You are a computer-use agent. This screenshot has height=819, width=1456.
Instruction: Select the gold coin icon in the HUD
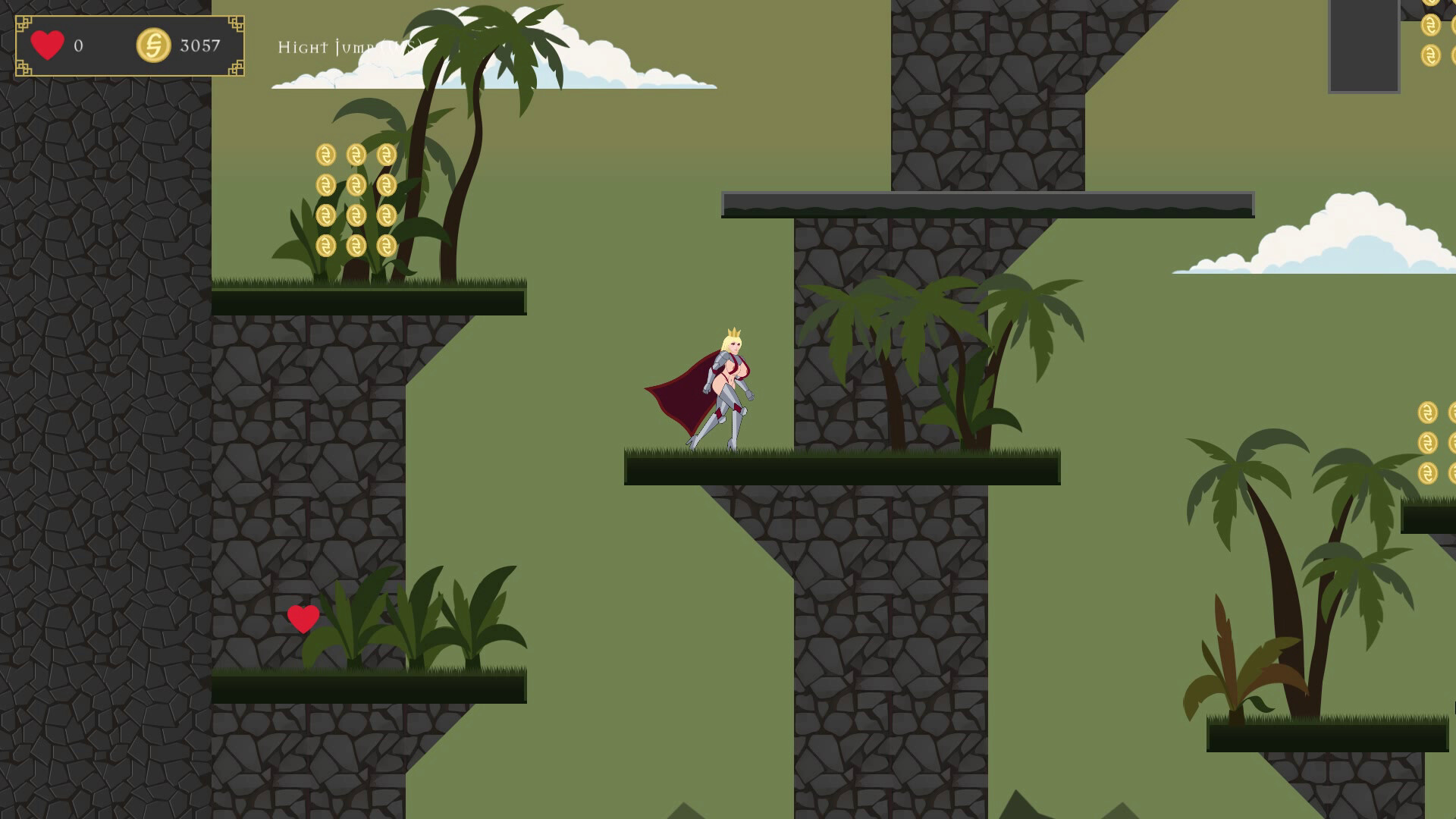(x=154, y=45)
